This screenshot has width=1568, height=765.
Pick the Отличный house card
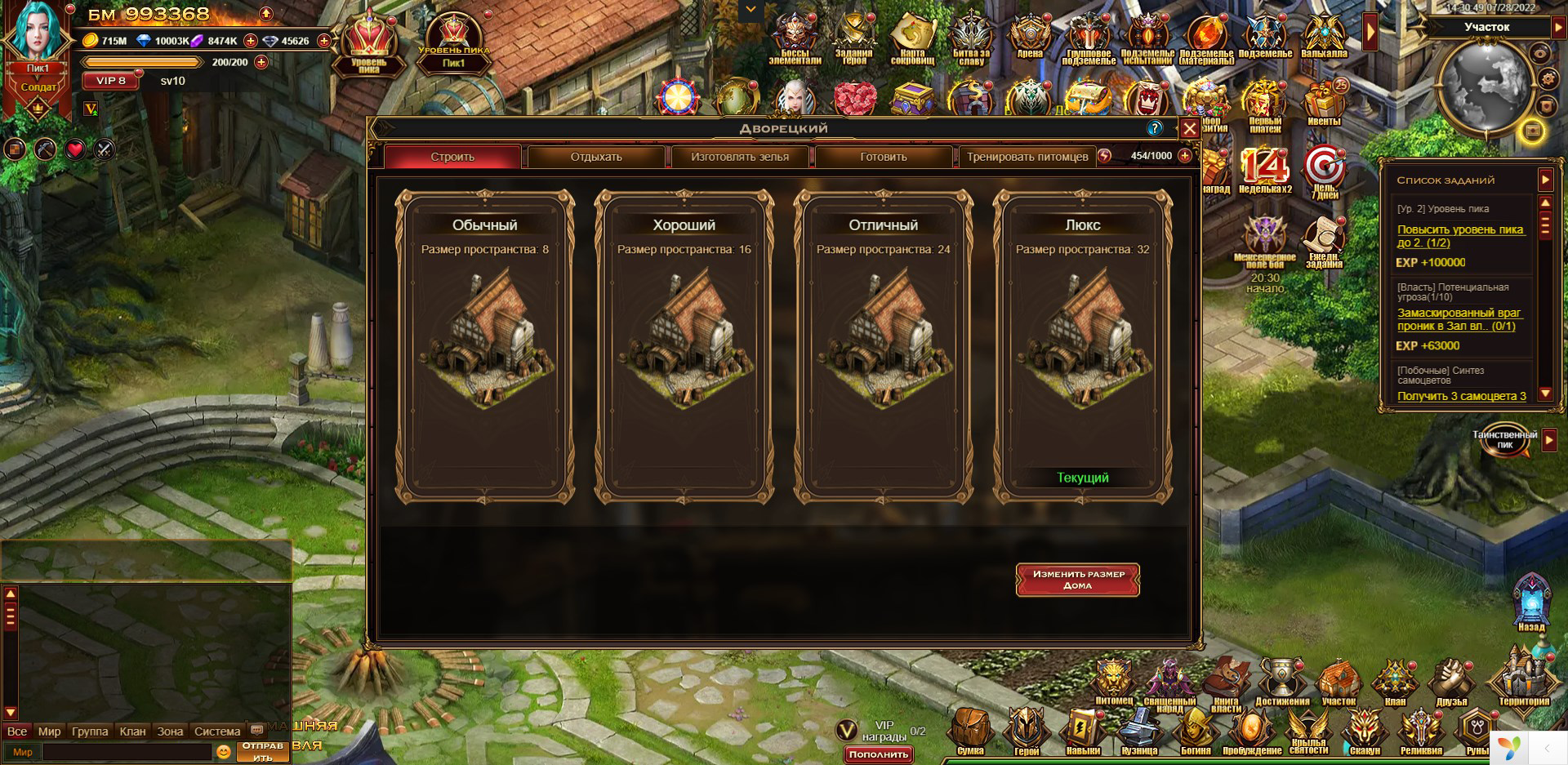click(x=884, y=345)
